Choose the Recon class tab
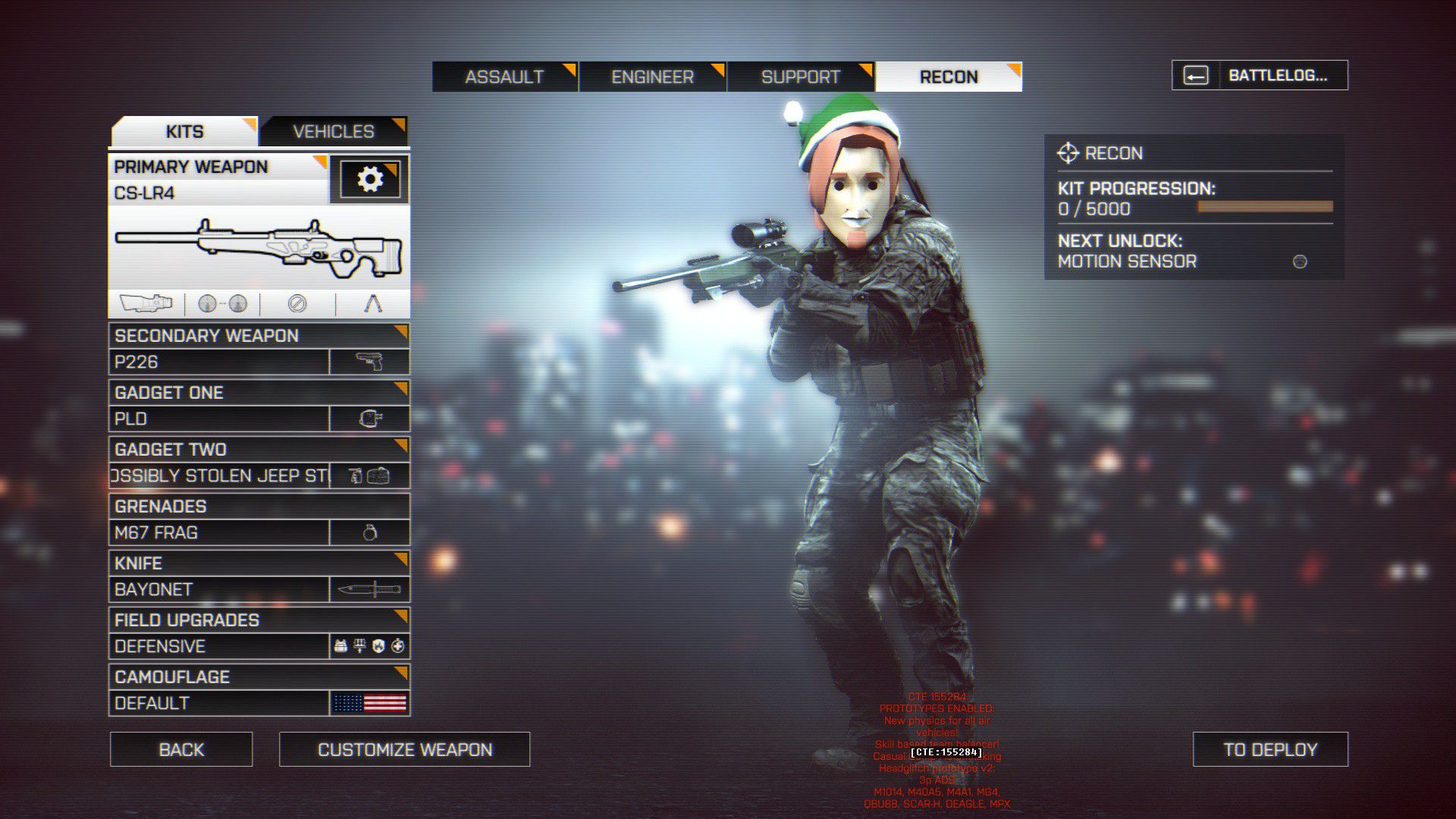Viewport: 1456px width, 819px height. (x=949, y=77)
